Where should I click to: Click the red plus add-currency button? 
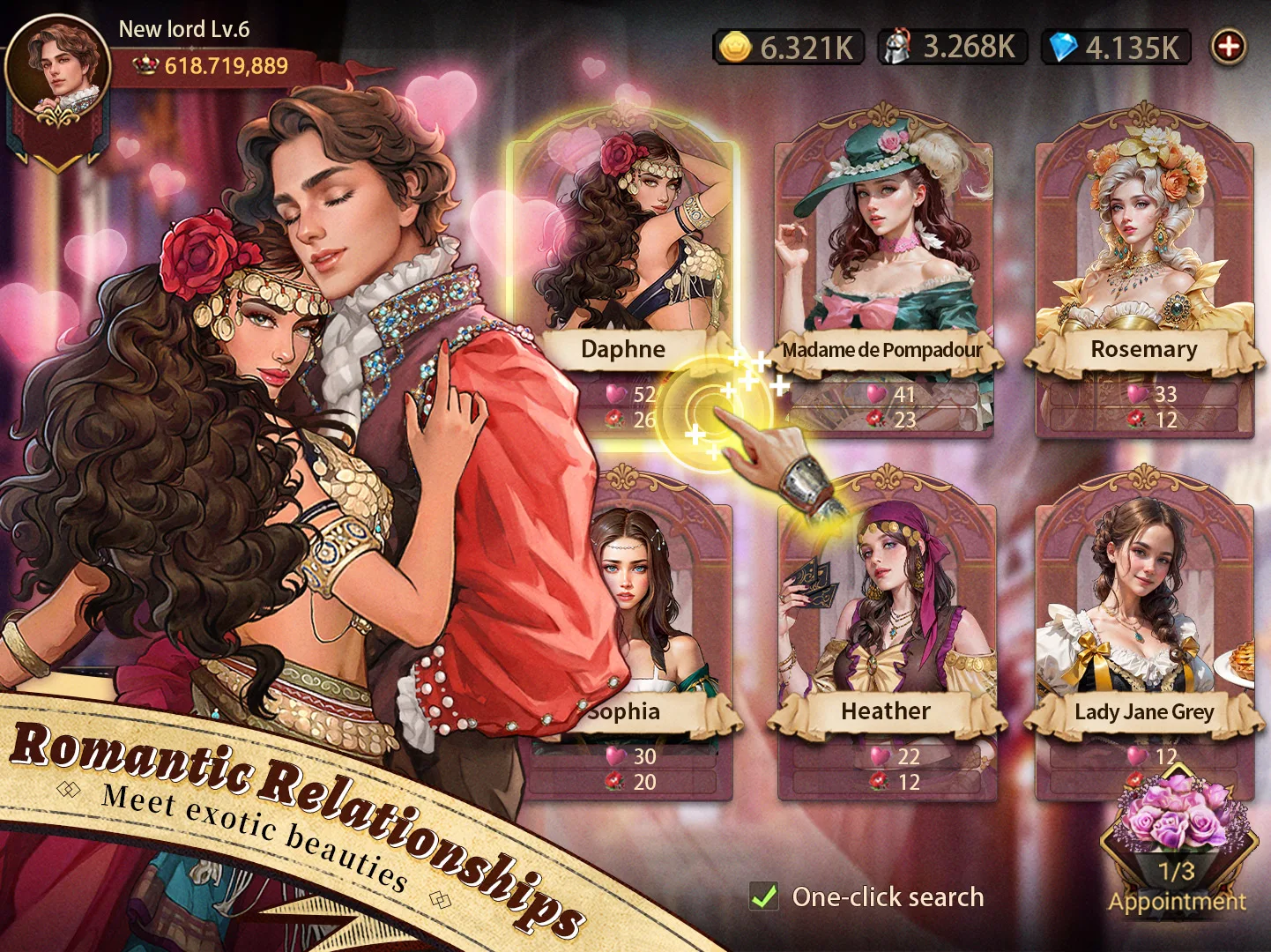[x=1229, y=47]
